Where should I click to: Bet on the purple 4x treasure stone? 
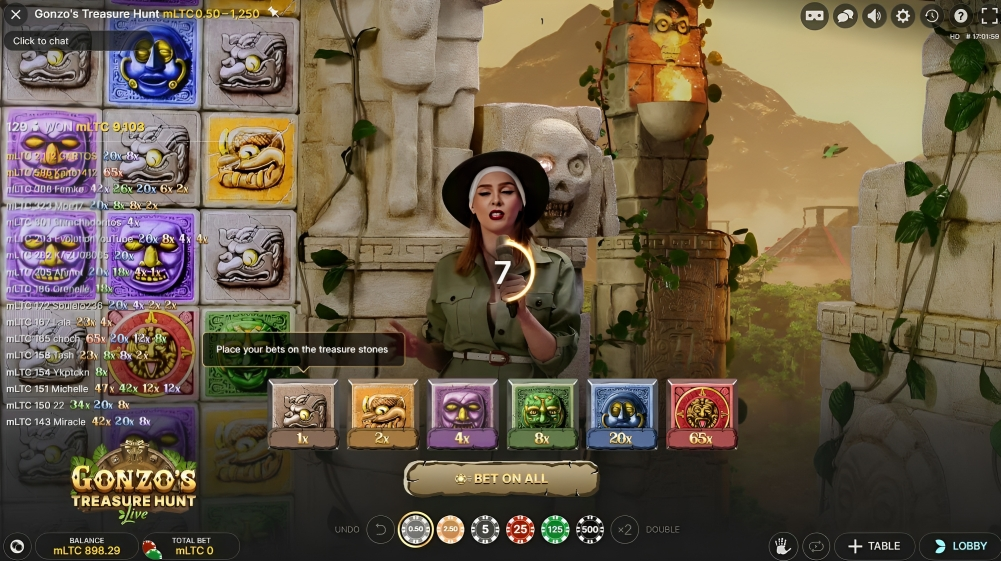click(x=462, y=413)
